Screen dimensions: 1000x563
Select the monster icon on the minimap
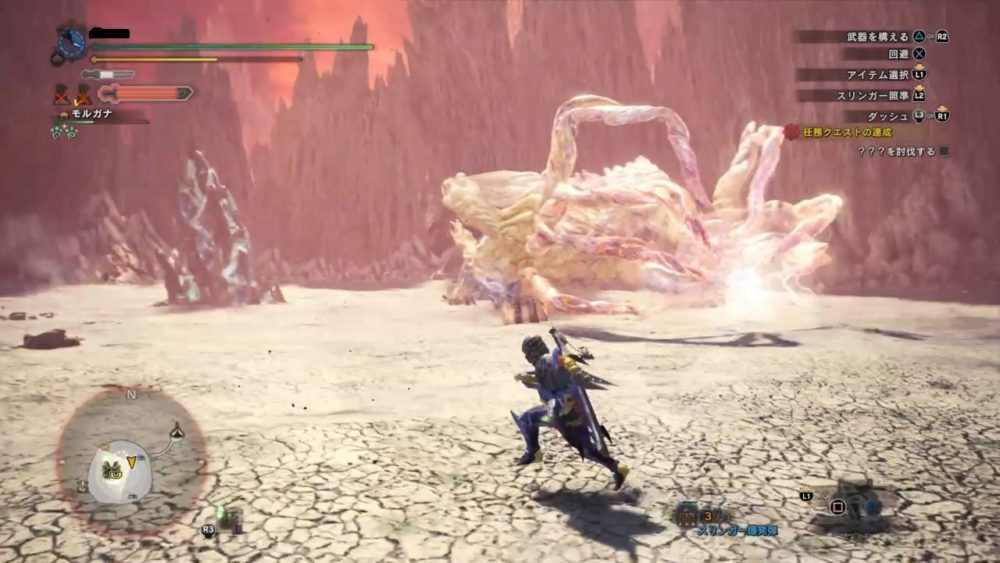click(113, 471)
